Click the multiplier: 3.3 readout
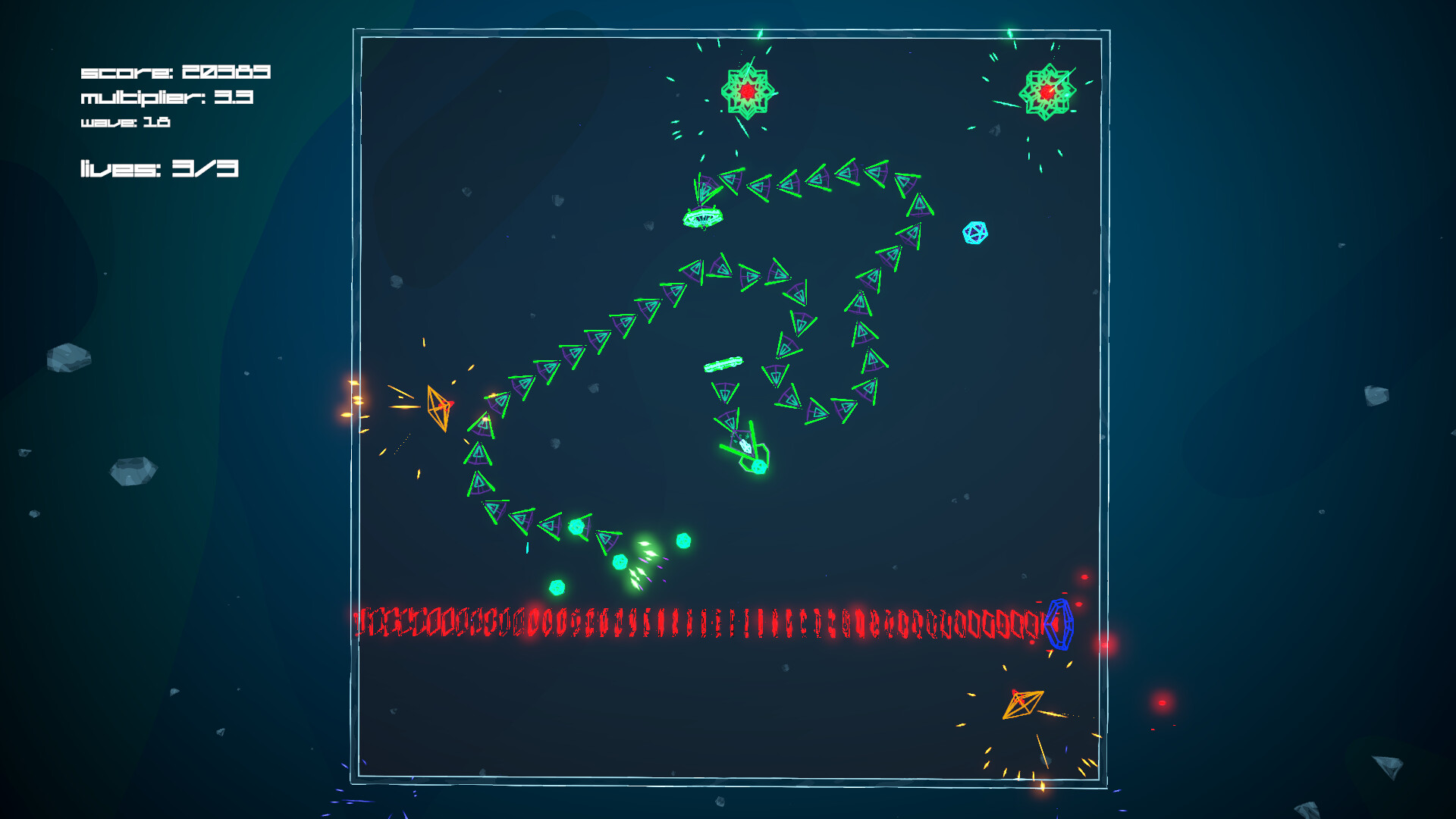 point(167,97)
